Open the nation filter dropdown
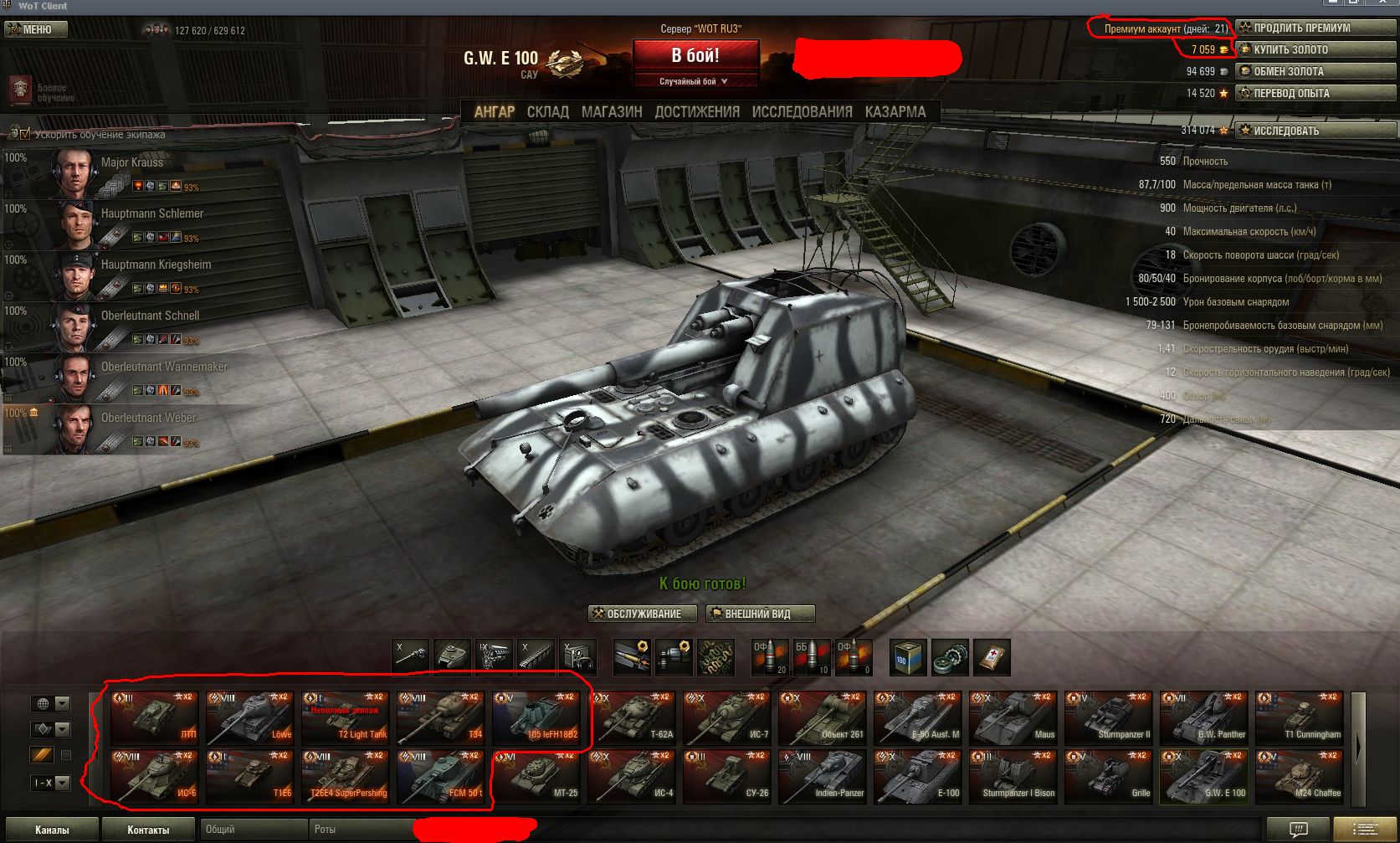 pos(62,703)
